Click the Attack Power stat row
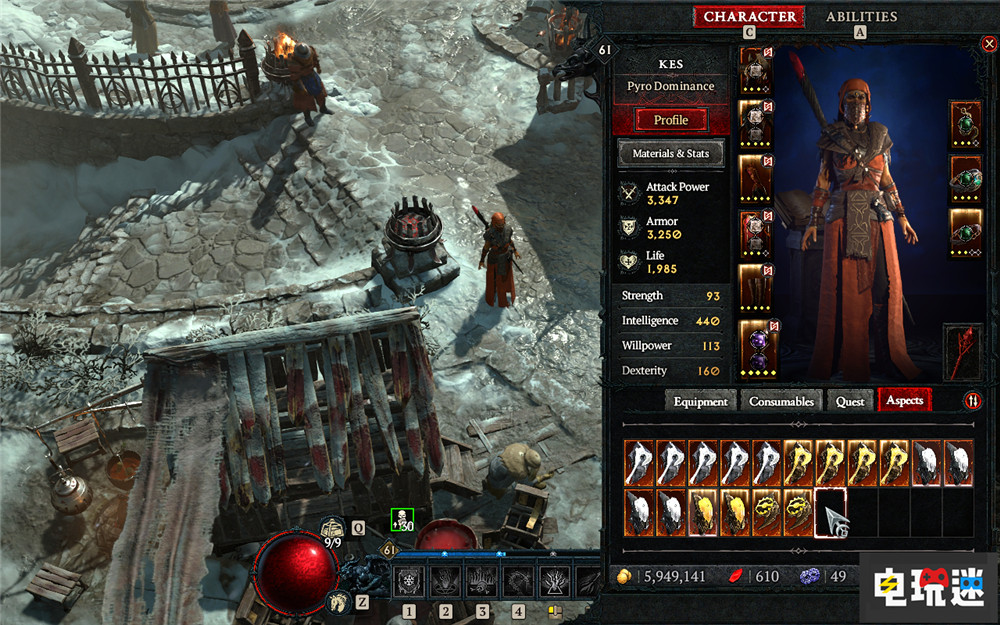Image resolution: width=1000 pixels, height=625 pixels. tap(671, 193)
